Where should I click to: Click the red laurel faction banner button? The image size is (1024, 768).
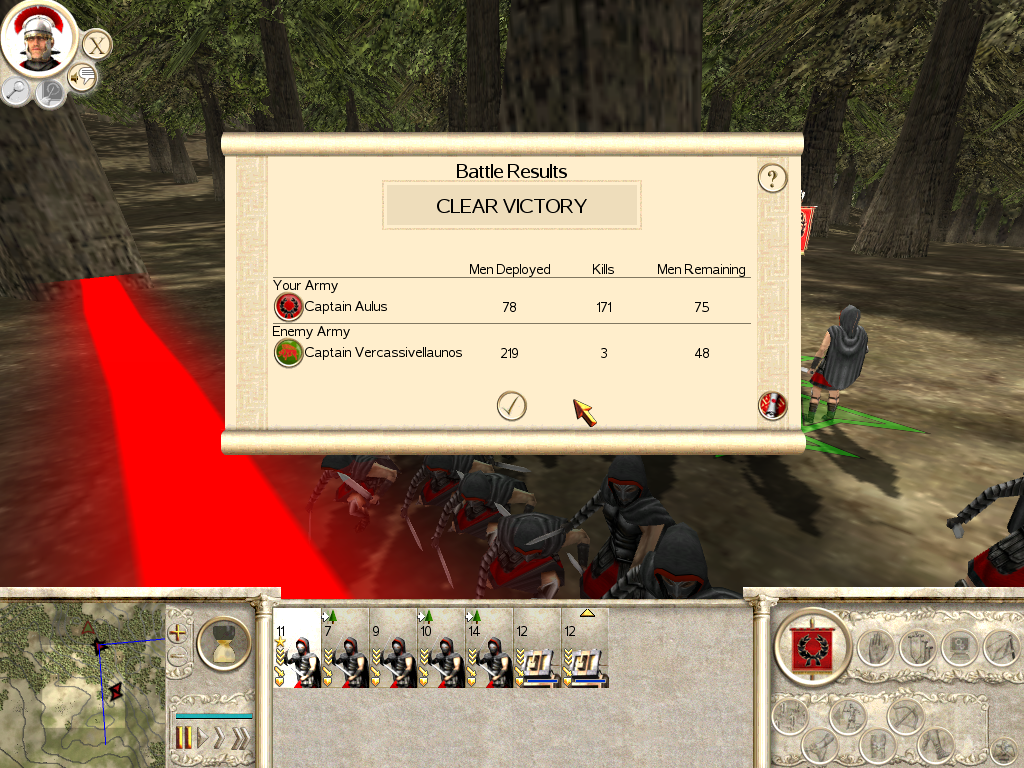(812, 646)
